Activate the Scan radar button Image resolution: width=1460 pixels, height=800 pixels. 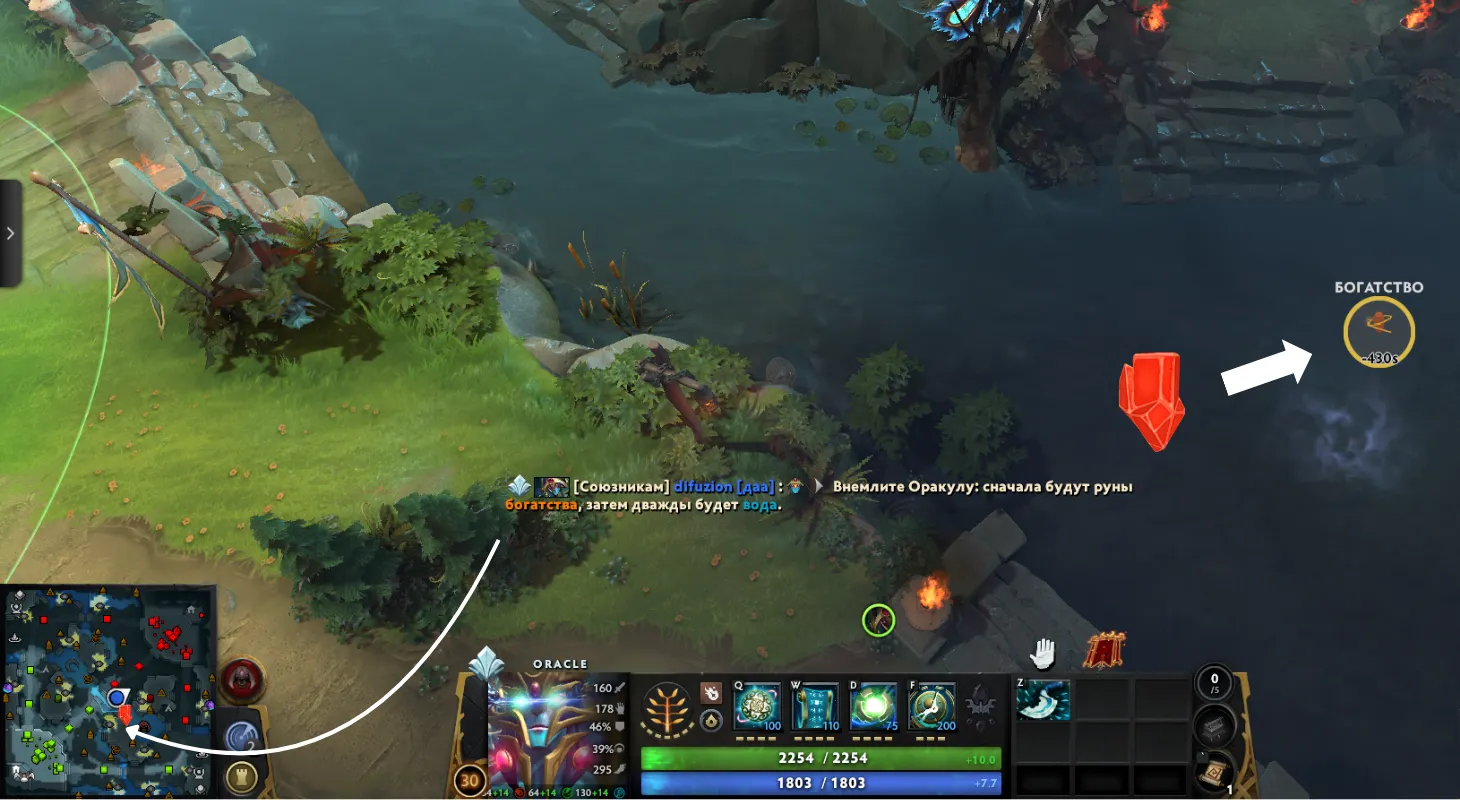coord(239,736)
